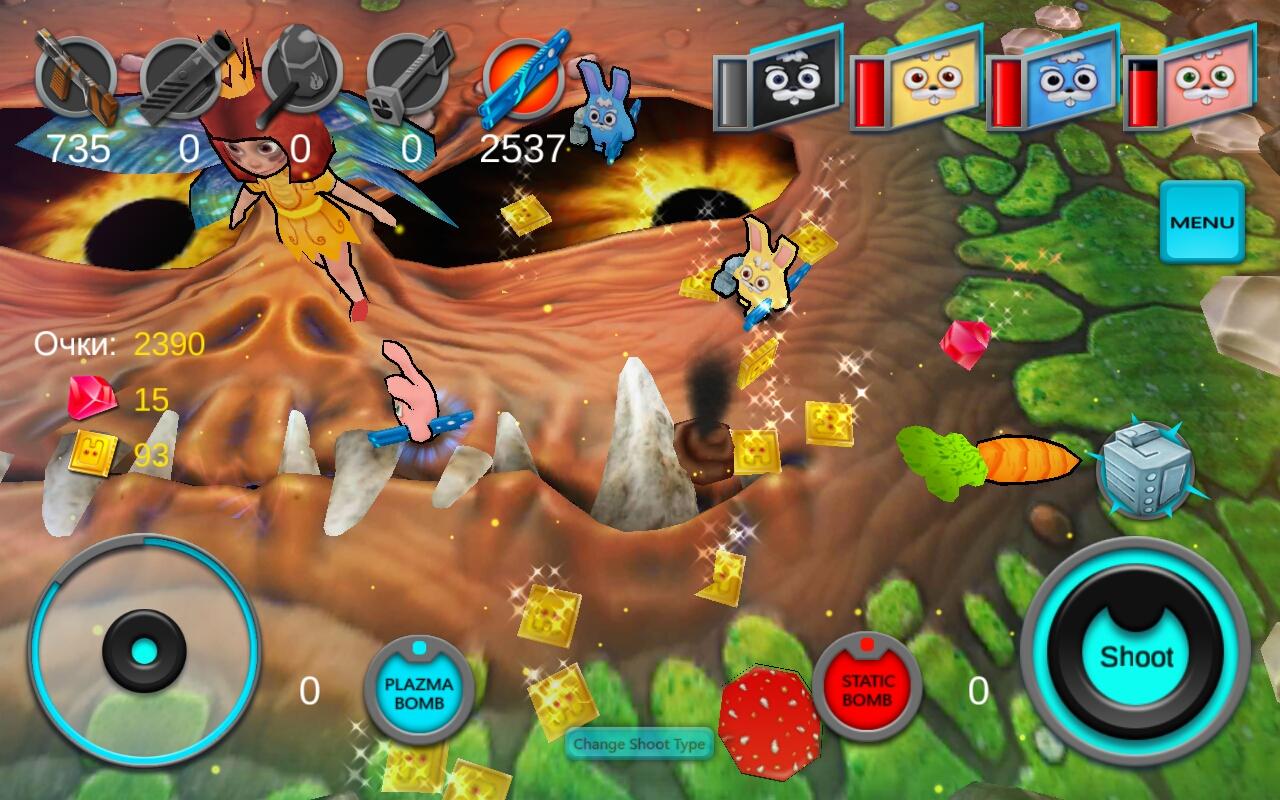
Task: Pick the grey fan-ended launcher weapon
Action: 408,78
